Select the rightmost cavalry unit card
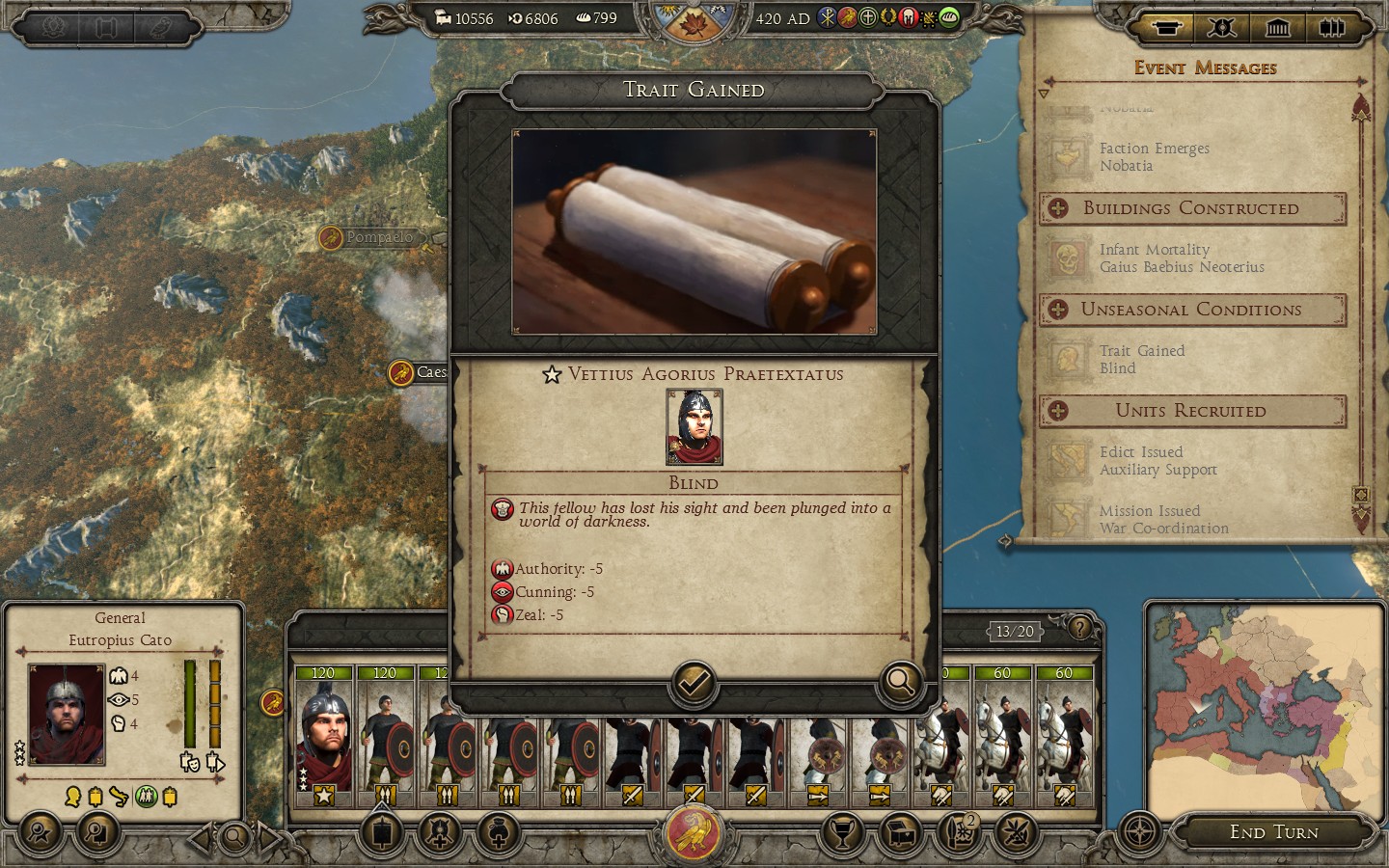 (1064, 735)
